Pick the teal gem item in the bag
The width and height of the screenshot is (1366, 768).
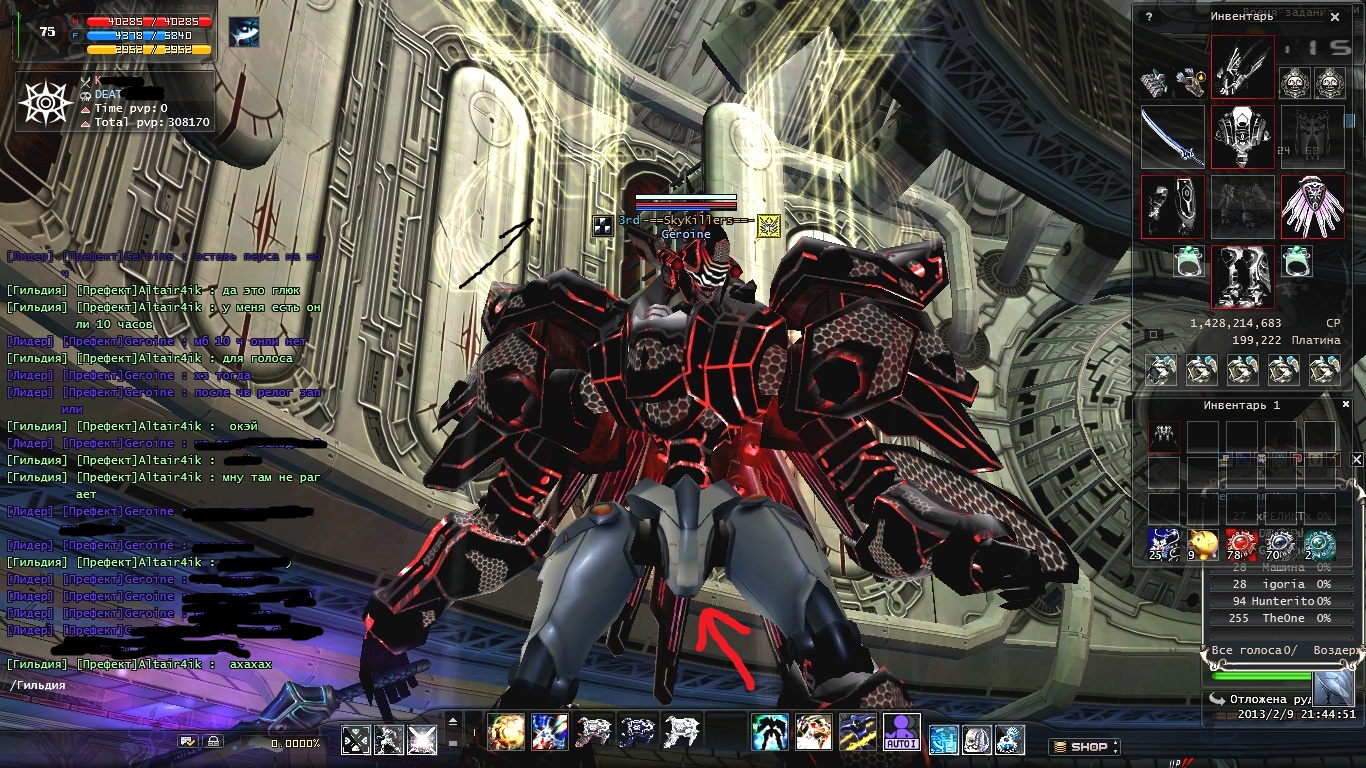pos(1320,545)
